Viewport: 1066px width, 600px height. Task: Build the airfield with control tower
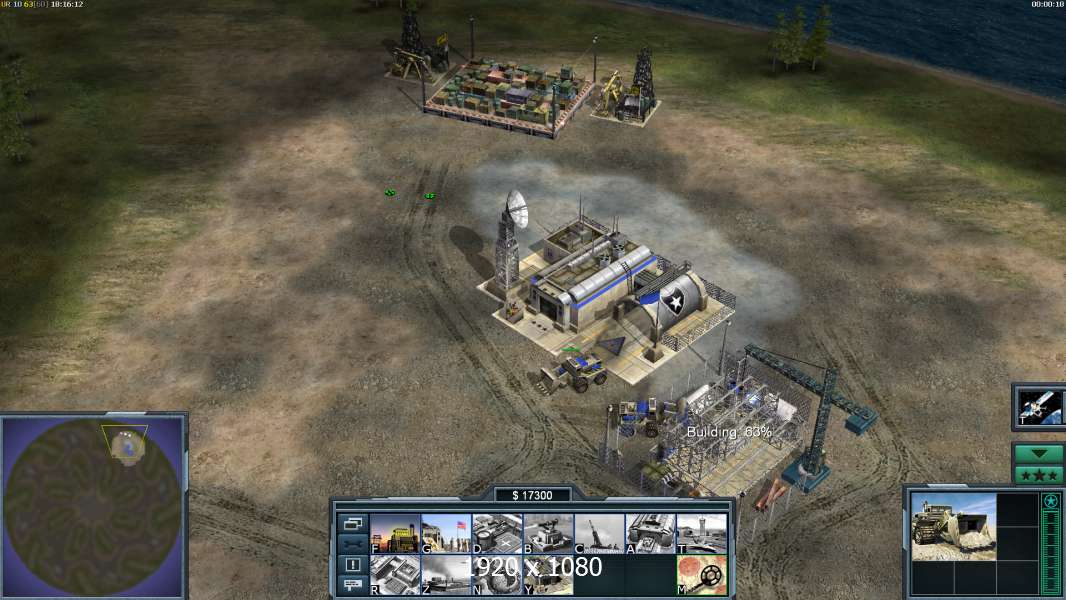pos(701,533)
